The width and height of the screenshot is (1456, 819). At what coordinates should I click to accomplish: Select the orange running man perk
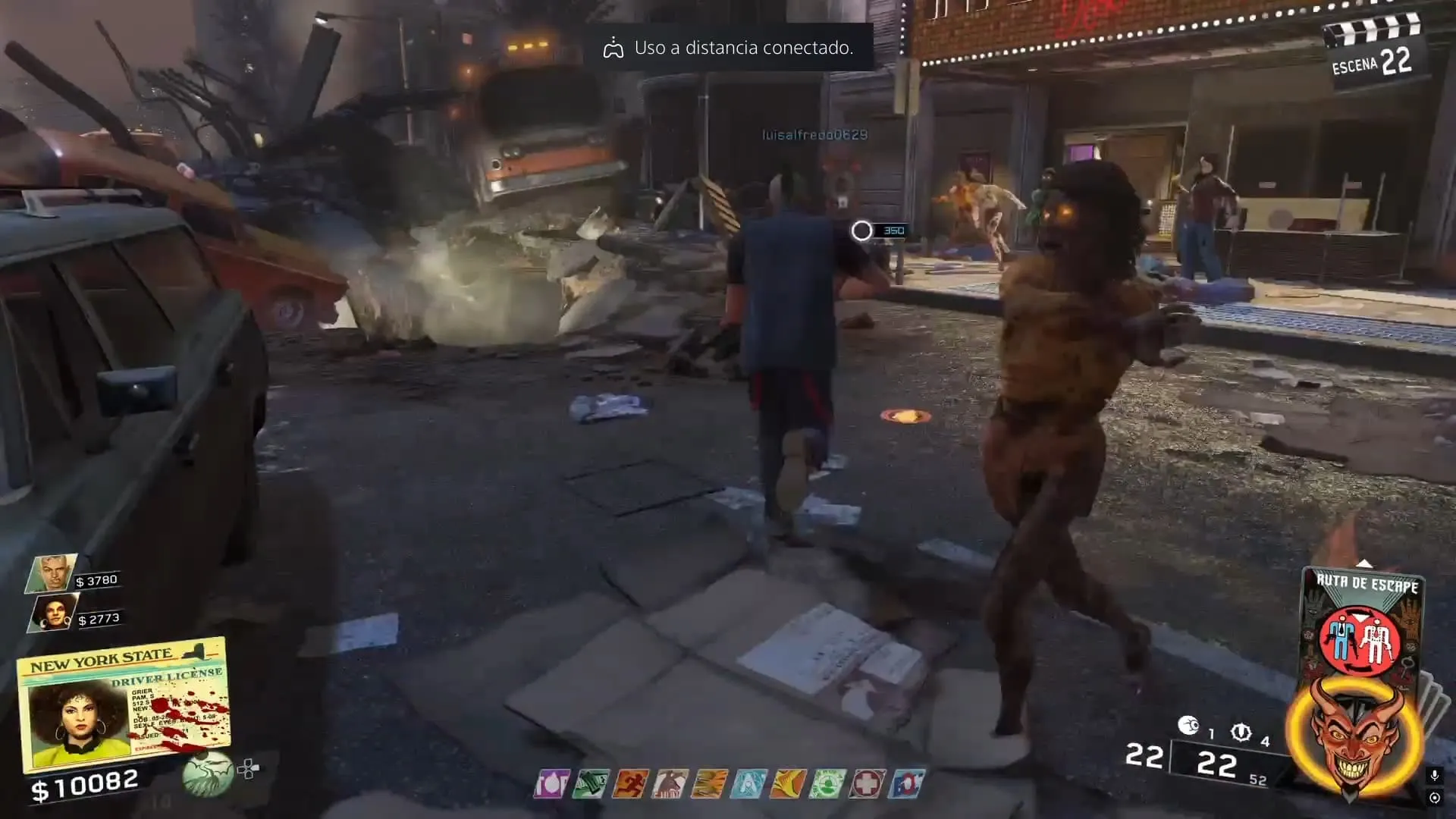[x=630, y=784]
